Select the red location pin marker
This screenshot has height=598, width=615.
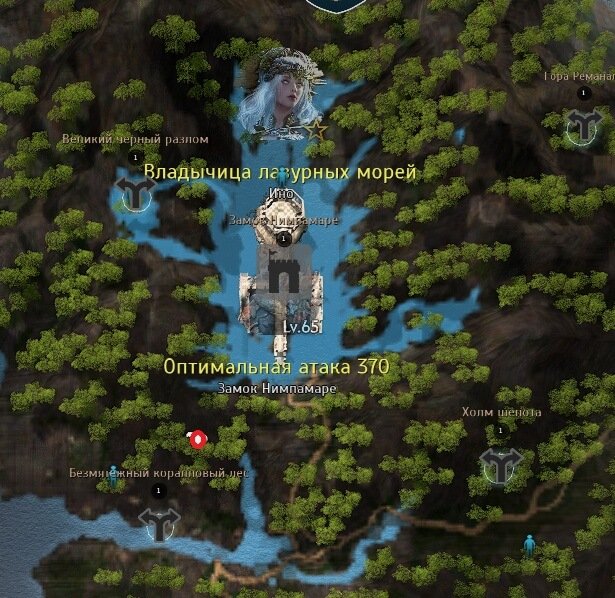tap(198, 439)
